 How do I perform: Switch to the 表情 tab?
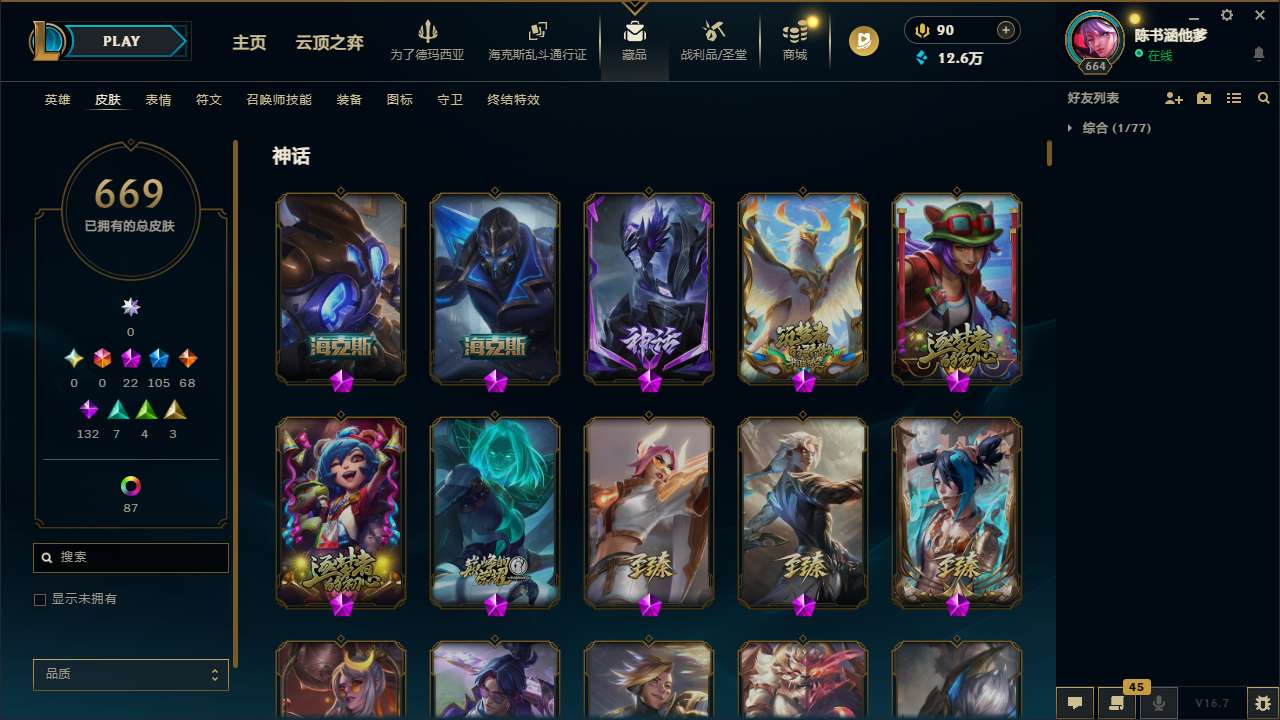[x=158, y=100]
